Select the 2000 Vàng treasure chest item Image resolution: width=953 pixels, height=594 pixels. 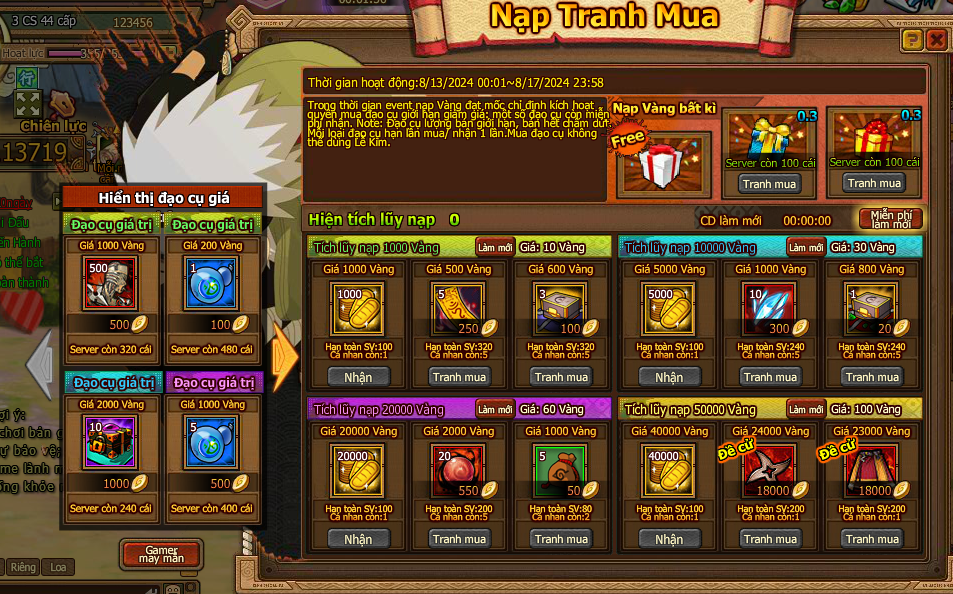(111, 441)
